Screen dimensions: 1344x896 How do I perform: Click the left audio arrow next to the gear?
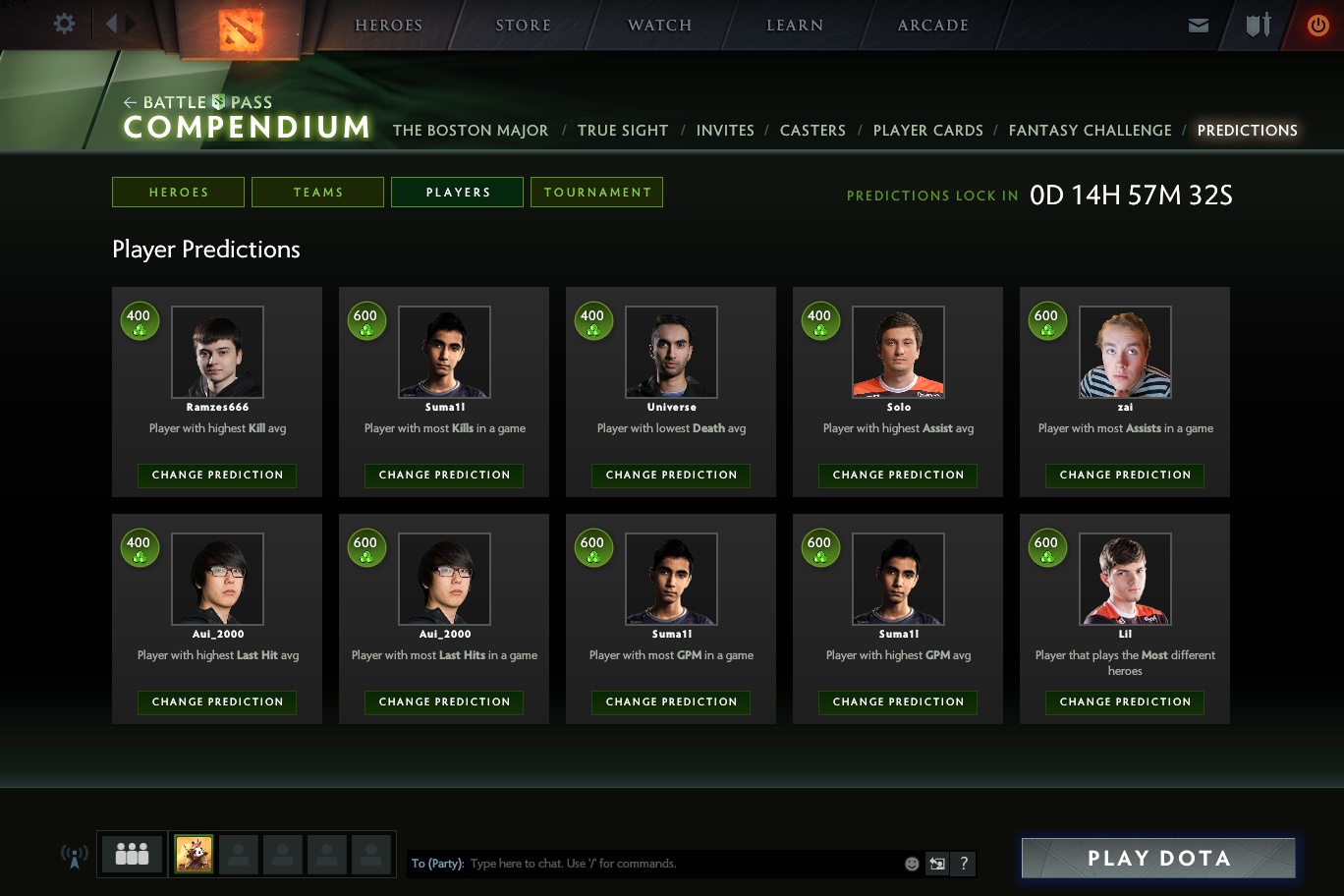click(111, 25)
